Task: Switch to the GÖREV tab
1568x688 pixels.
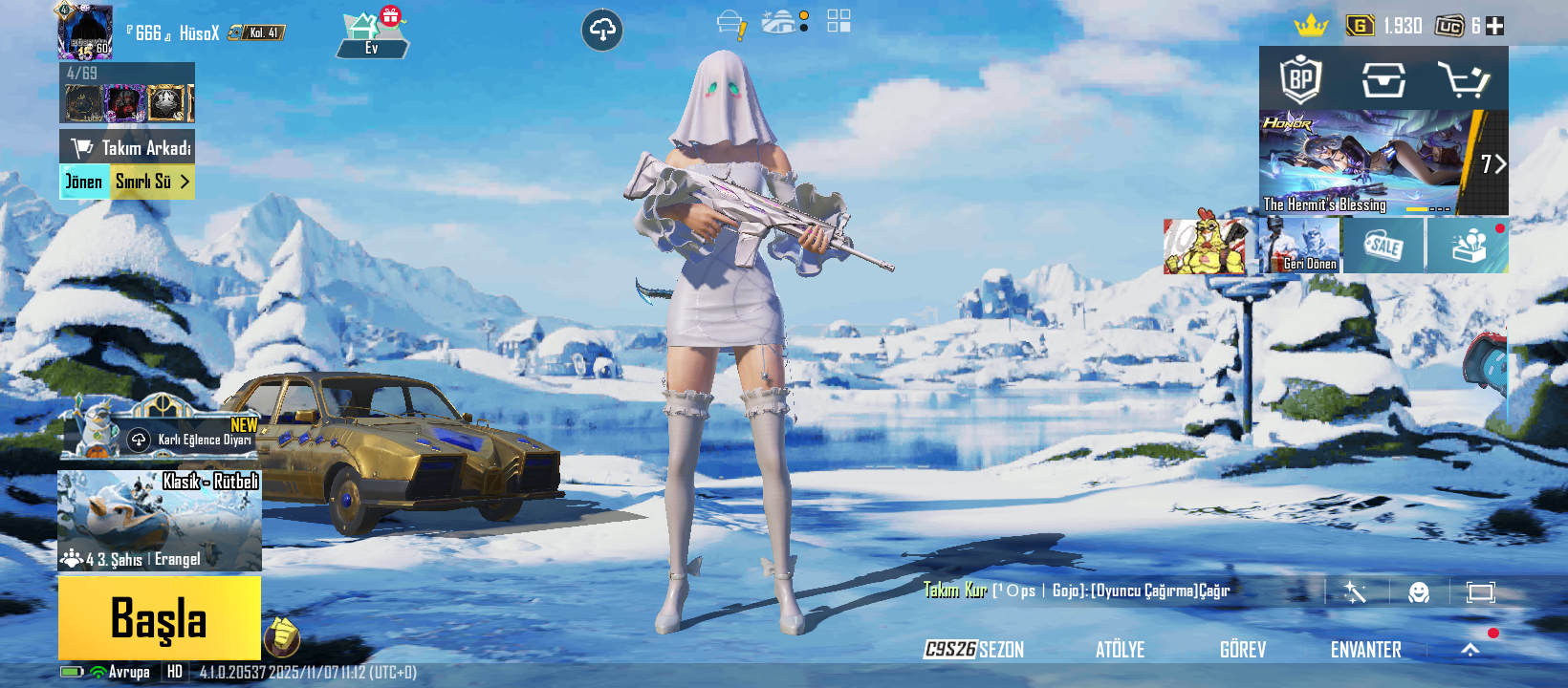Action: [x=1244, y=650]
